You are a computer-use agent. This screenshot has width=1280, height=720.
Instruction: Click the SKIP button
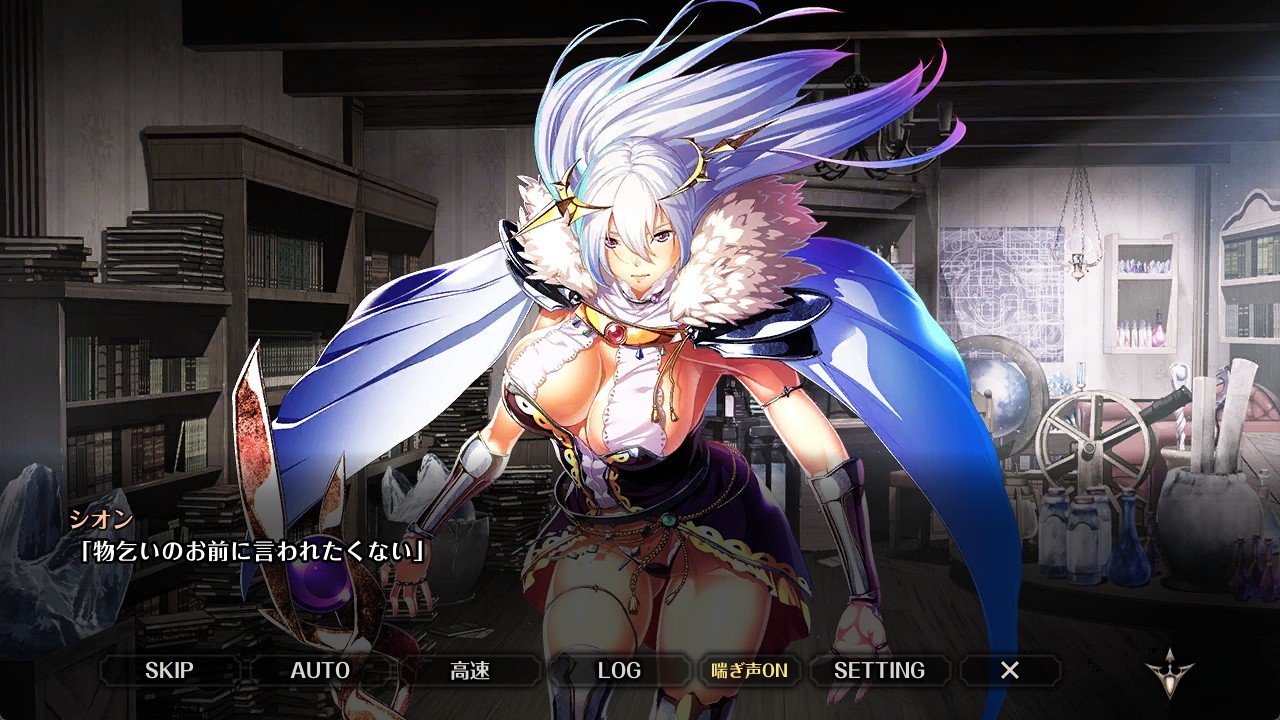click(x=169, y=670)
